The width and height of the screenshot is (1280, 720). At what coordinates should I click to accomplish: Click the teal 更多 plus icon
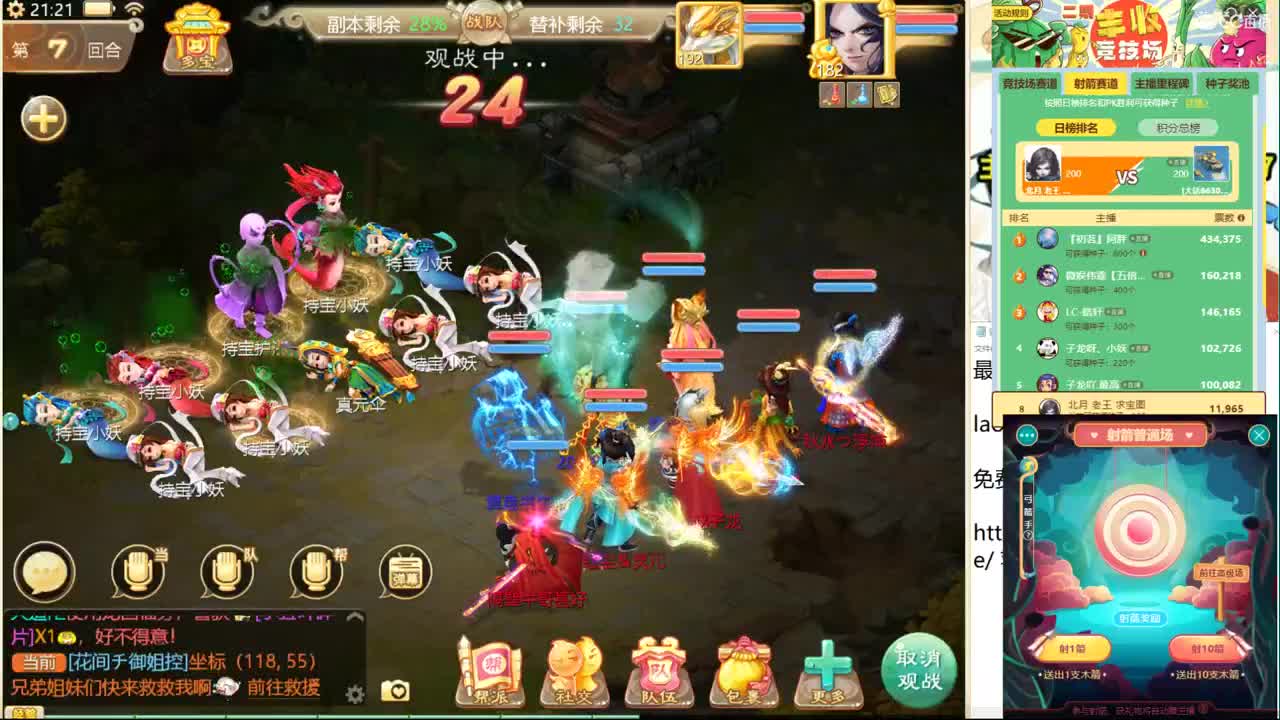tap(830, 663)
